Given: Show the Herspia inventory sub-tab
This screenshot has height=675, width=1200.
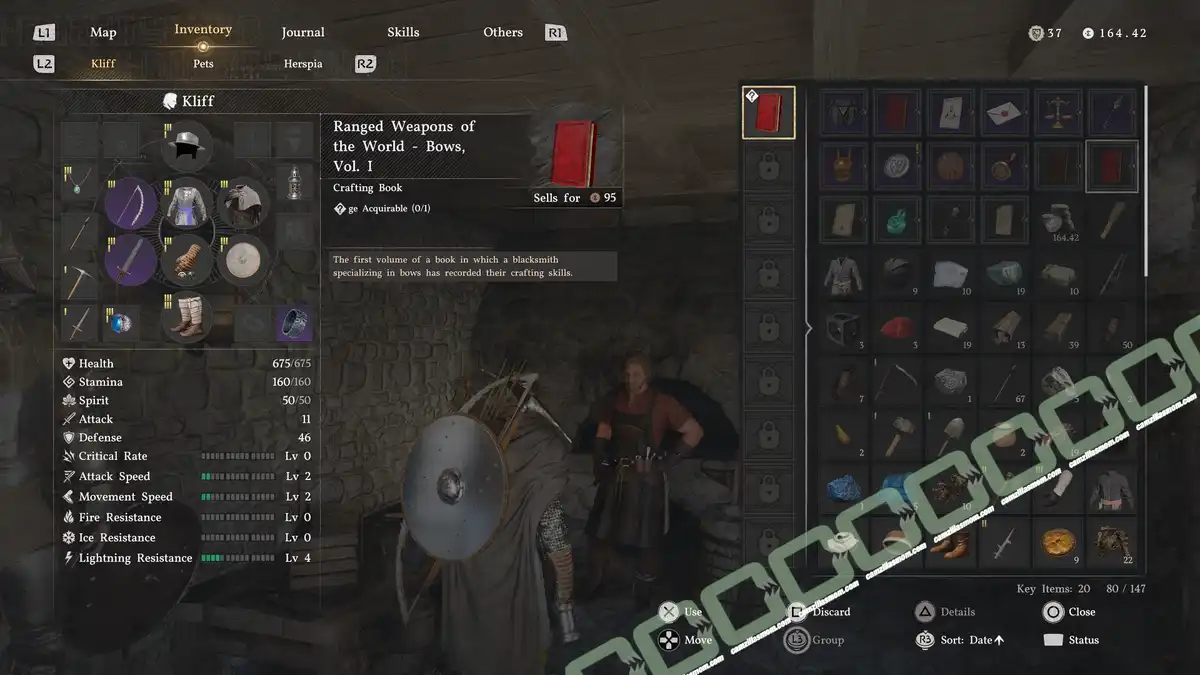Looking at the screenshot, I should coord(303,63).
